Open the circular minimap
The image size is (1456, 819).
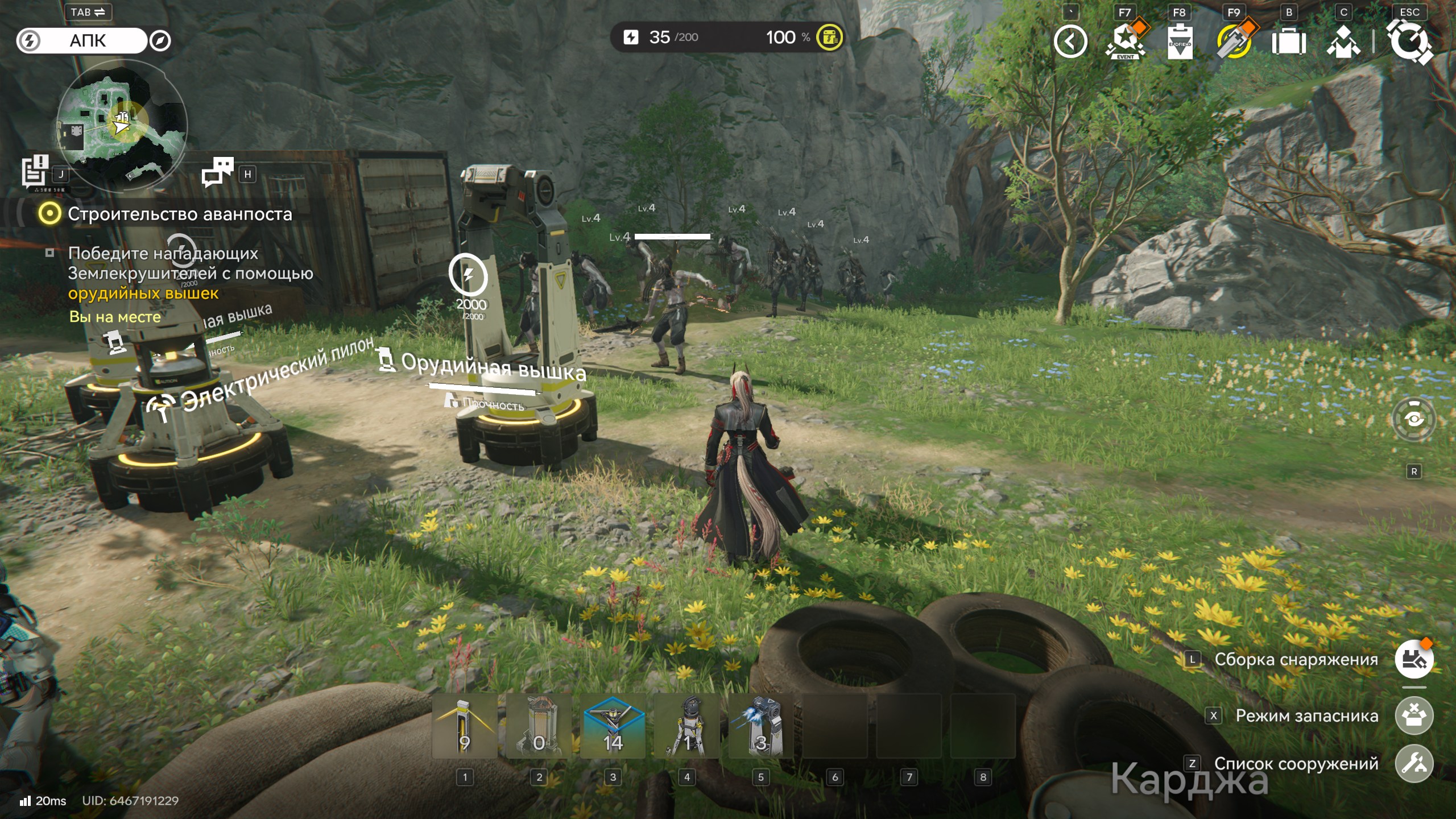(x=122, y=125)
